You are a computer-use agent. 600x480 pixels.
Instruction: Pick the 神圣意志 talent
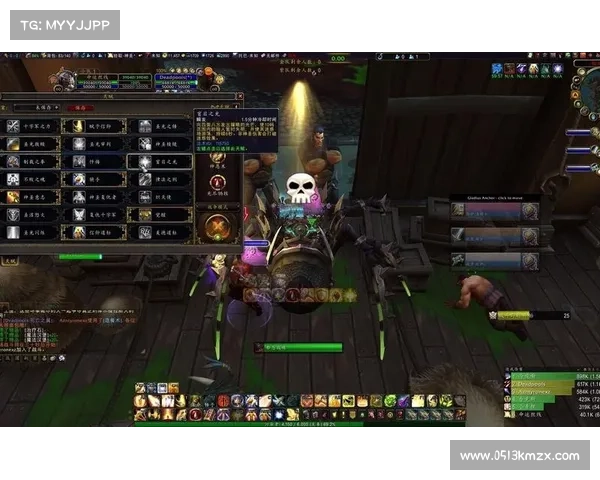pos(33,196)
